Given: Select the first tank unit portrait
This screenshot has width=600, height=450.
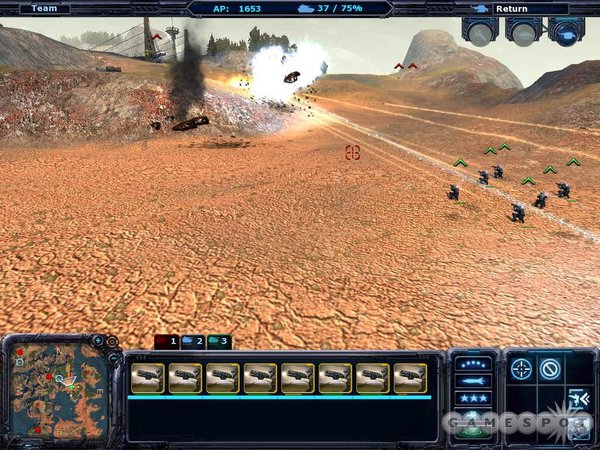Looking at the screenshot, I should pyautogui.click(x=147, y=377).
